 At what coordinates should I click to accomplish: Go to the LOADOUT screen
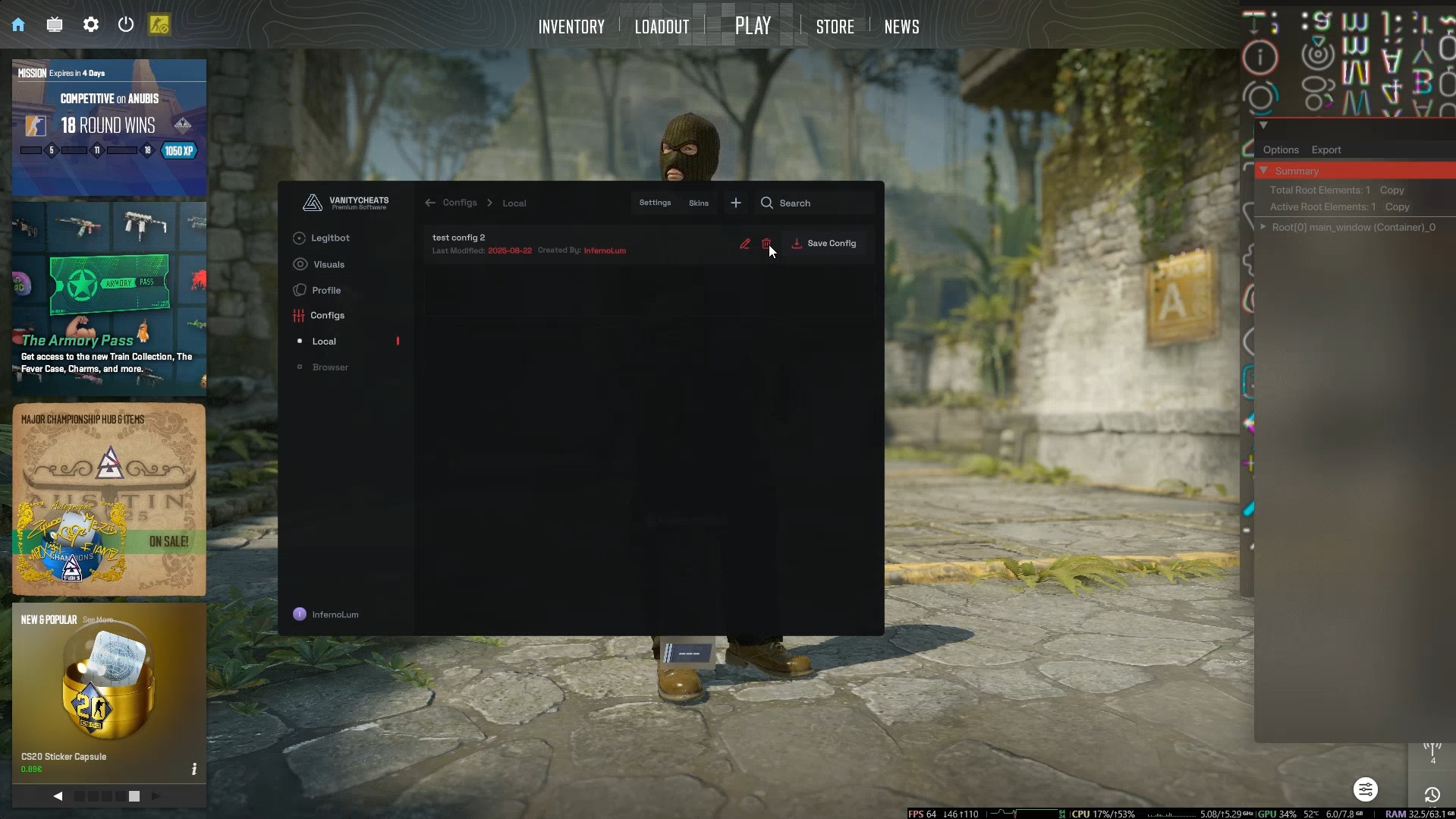click(x=662, y=27)
